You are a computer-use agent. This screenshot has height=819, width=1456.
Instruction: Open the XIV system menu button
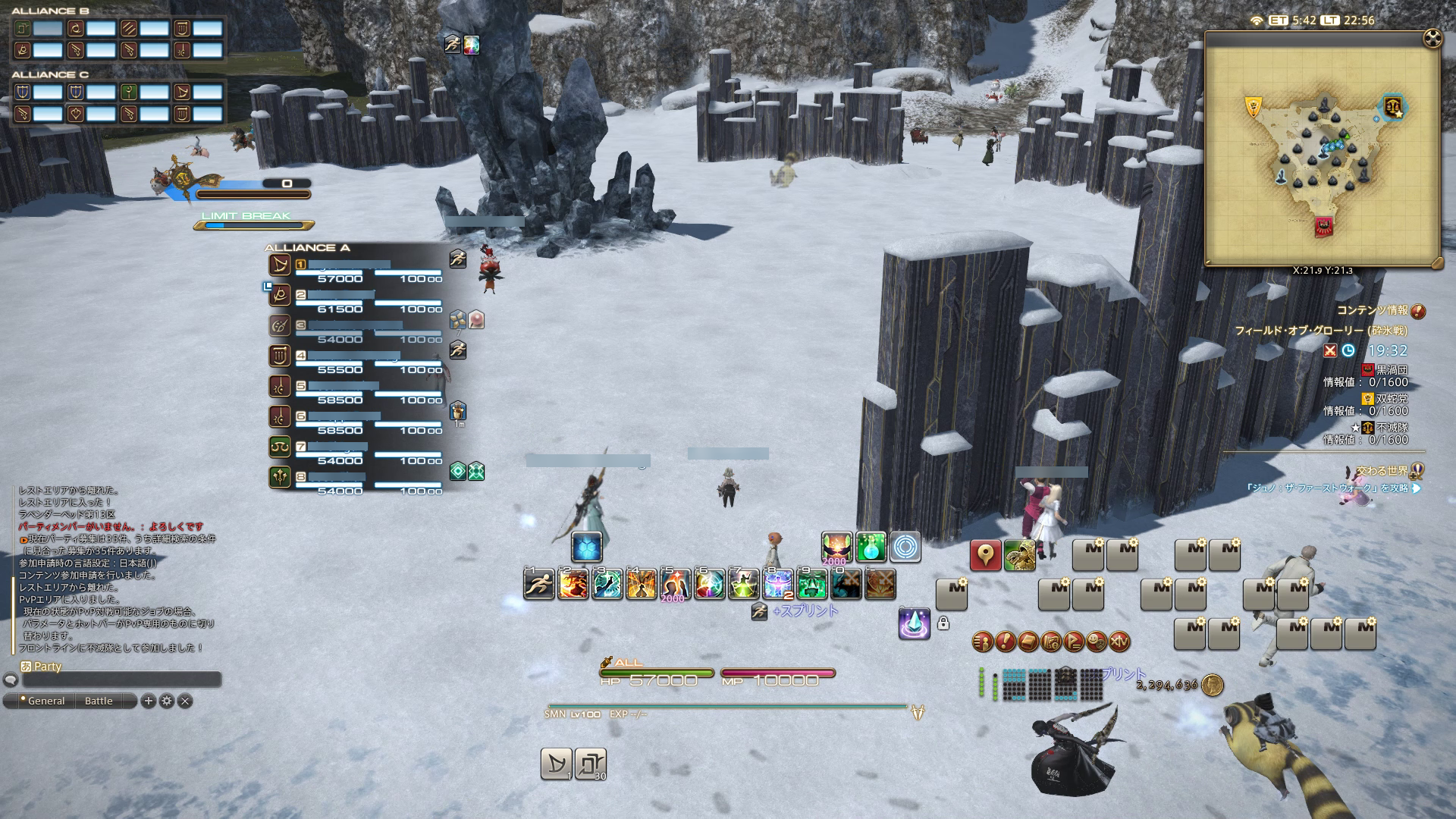tap(1119, 642)
